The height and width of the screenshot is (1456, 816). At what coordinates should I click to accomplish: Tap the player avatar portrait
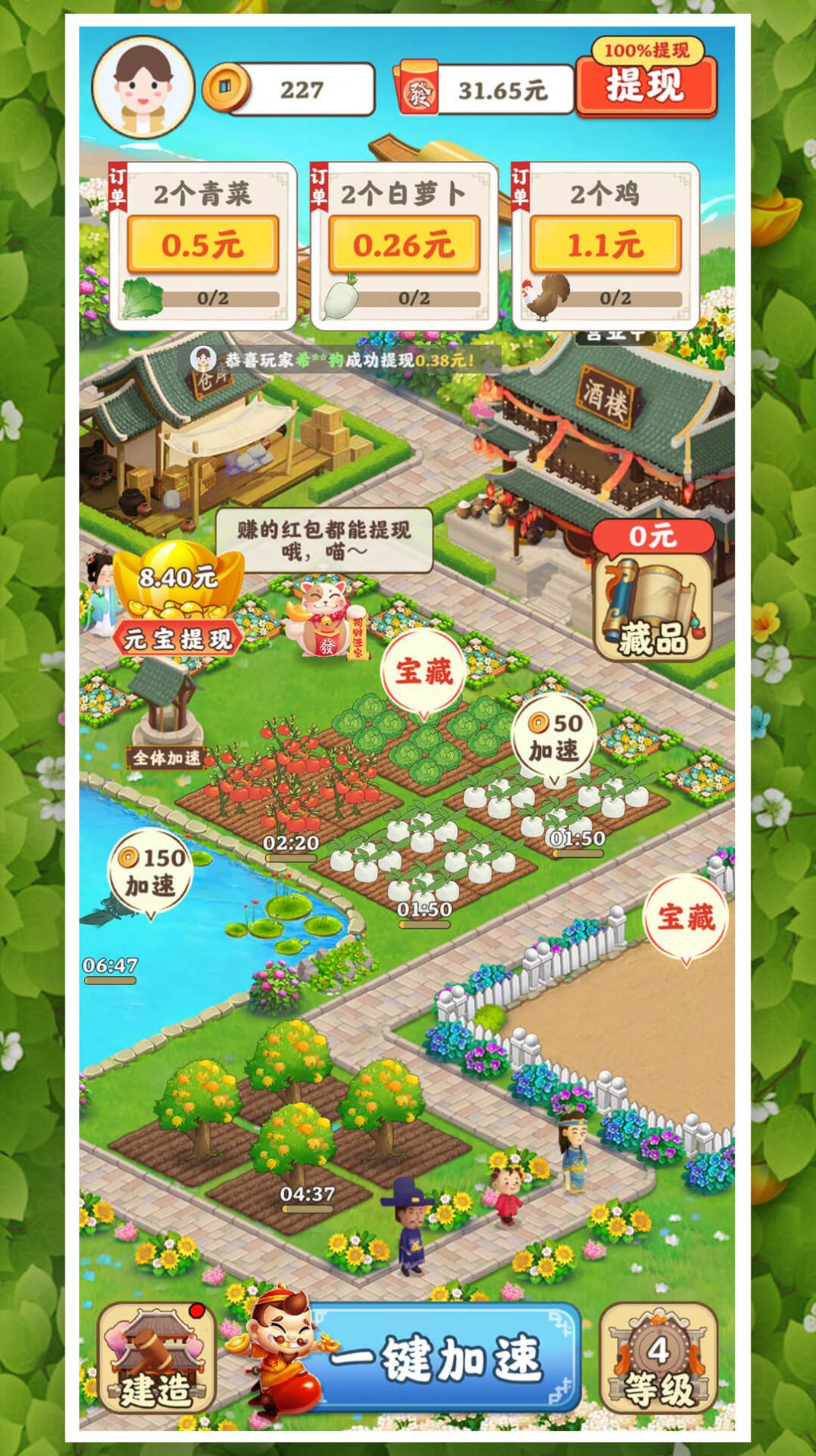(143, 86)
